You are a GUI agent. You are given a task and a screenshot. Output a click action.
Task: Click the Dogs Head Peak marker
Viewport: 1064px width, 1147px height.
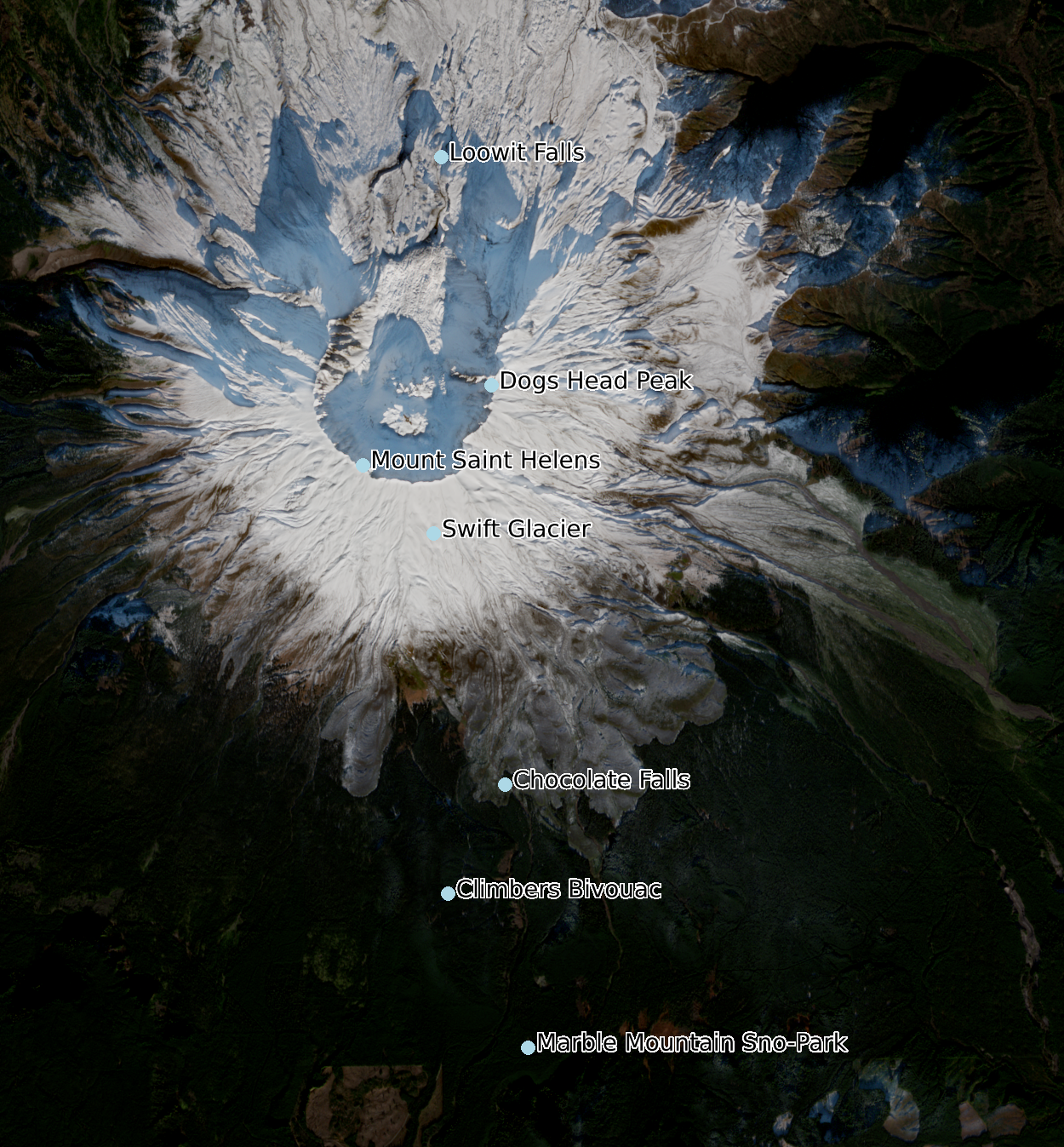tap(491, 385)
